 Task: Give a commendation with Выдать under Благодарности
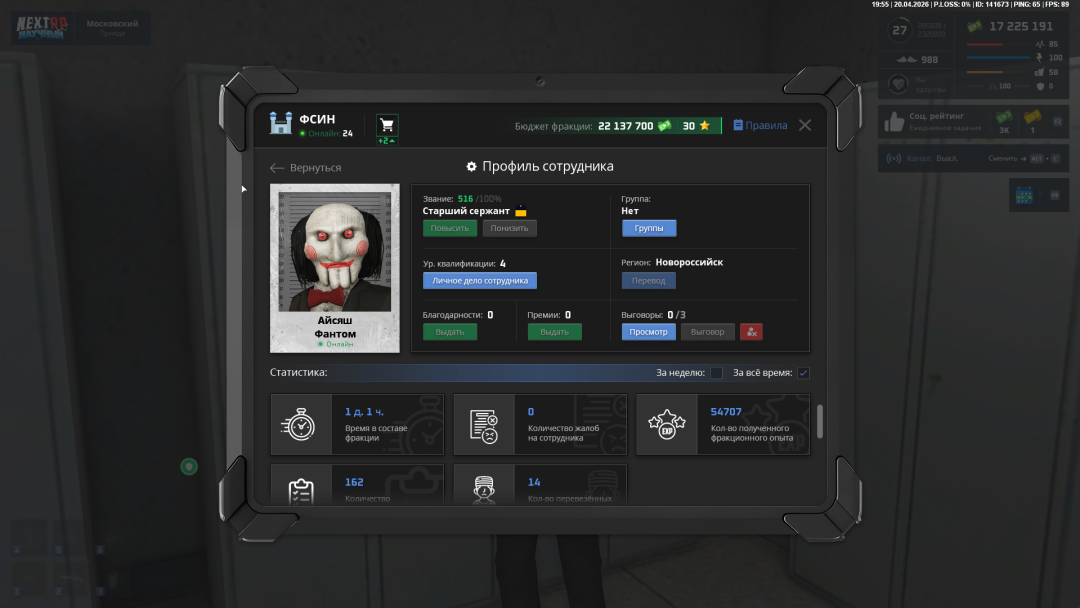click(x=450, y=332)
